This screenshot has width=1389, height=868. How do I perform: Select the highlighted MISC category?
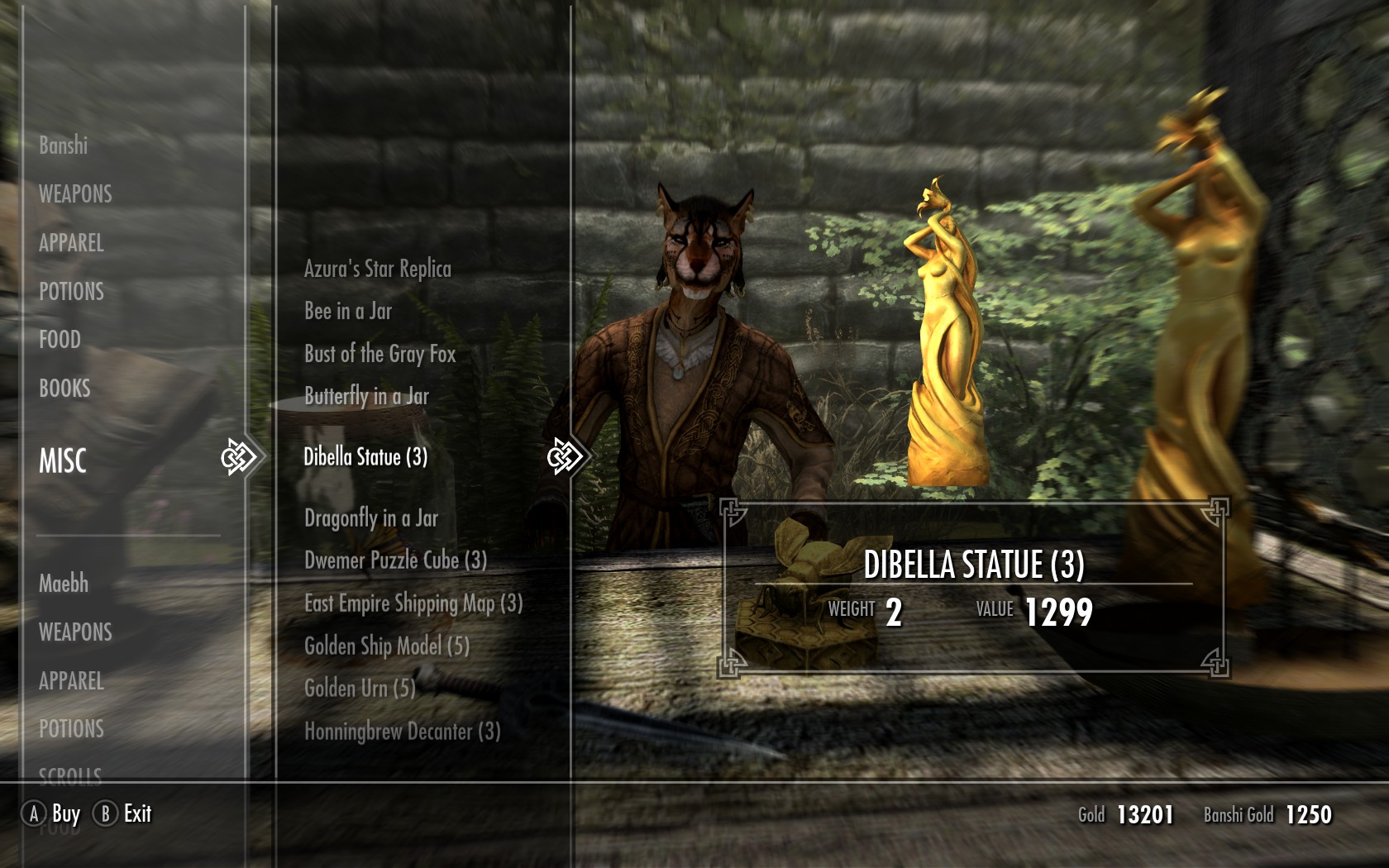[63, 460]
